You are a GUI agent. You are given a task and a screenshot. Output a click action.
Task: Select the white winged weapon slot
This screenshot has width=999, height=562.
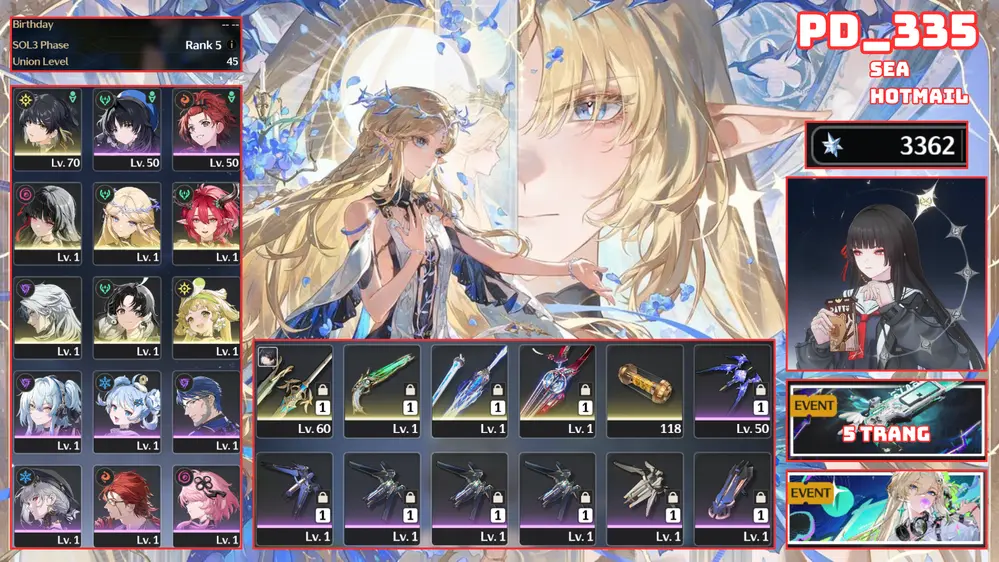[645, 497]
